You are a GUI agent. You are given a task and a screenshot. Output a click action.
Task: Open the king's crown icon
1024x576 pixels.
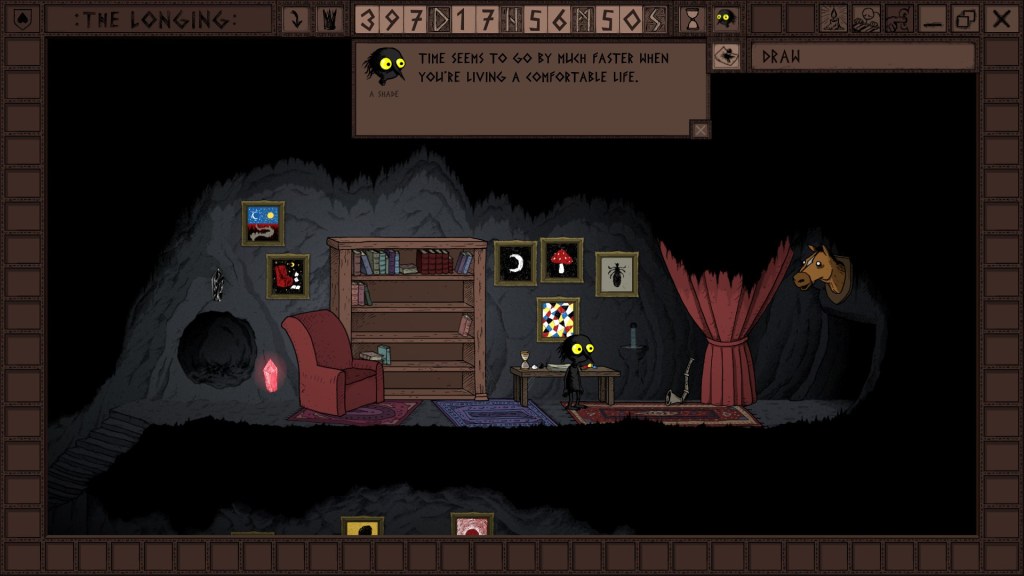coord(327,19)
